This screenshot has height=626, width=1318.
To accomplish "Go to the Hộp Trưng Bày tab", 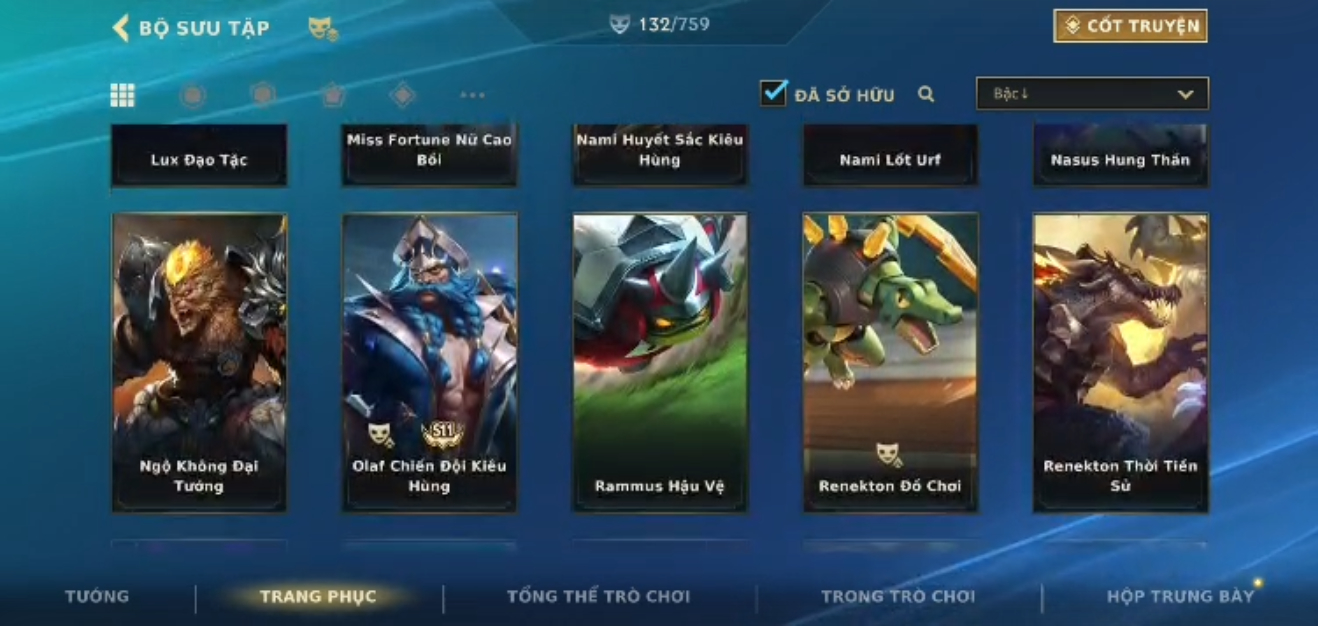I will point(1180,596).
